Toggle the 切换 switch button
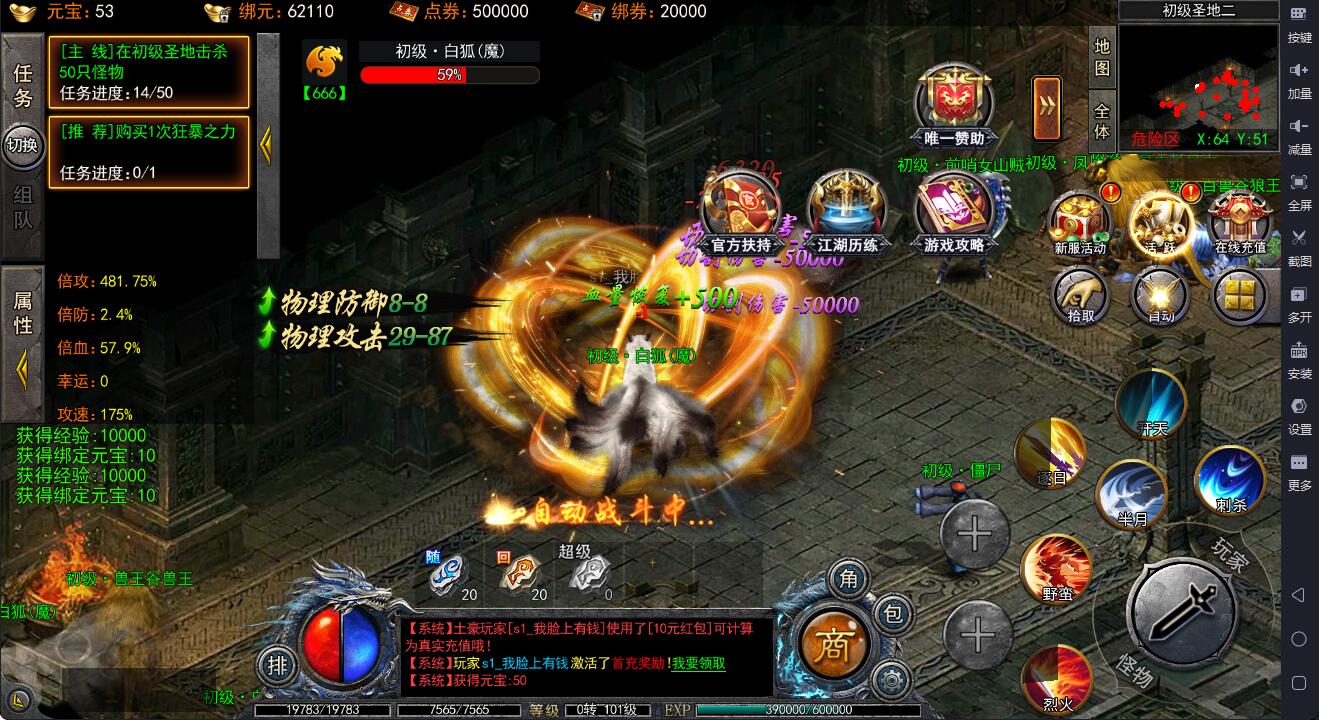 click(23, 145)
